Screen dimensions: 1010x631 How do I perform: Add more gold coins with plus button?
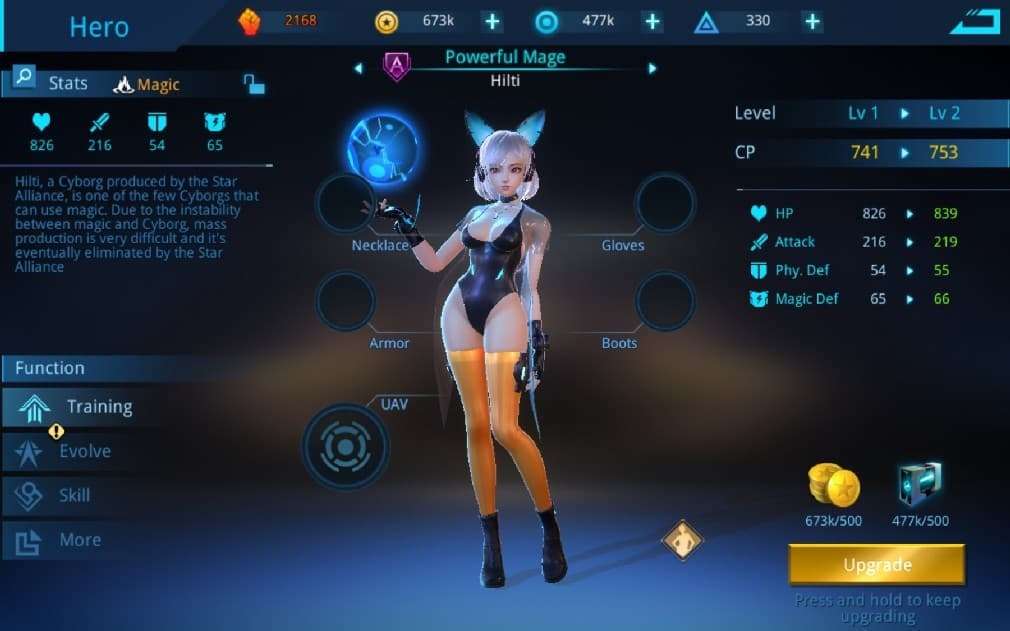click(x=491, y=22)
